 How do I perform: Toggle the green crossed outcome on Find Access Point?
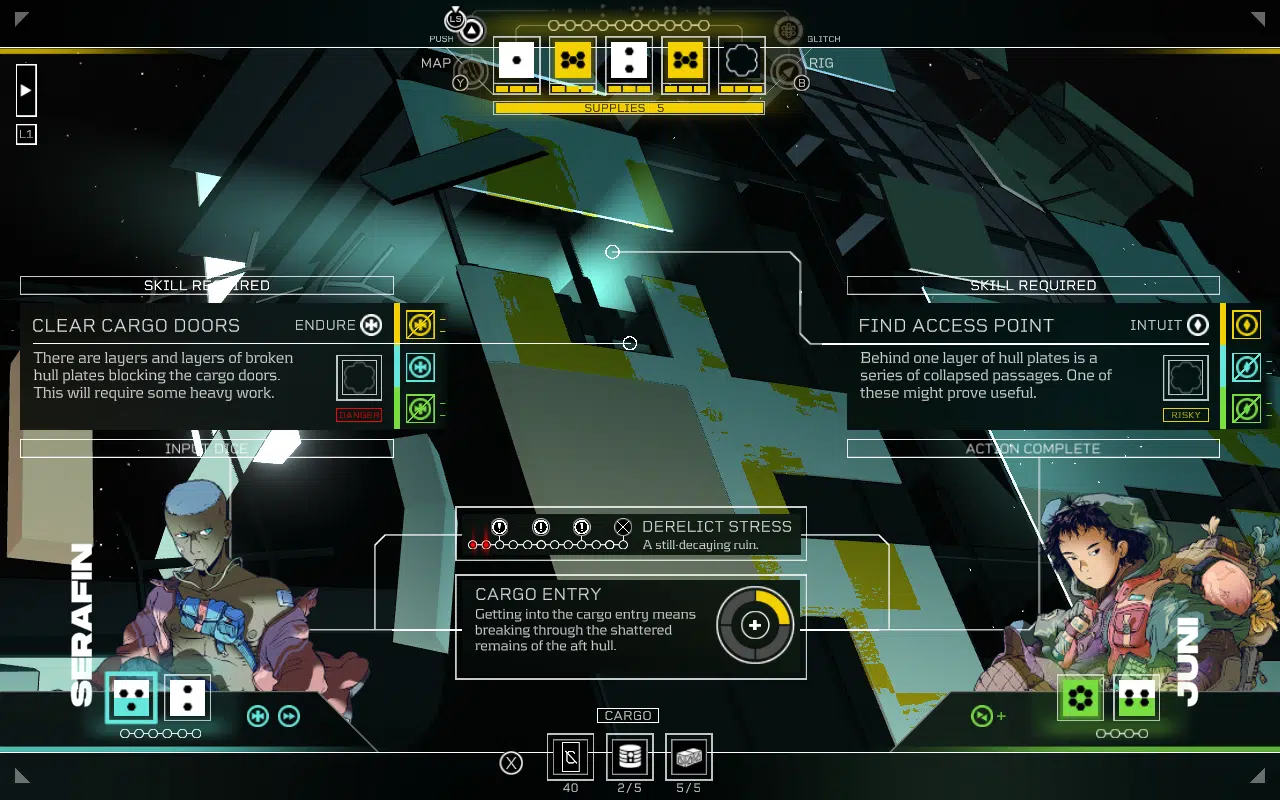point(1246,407)
